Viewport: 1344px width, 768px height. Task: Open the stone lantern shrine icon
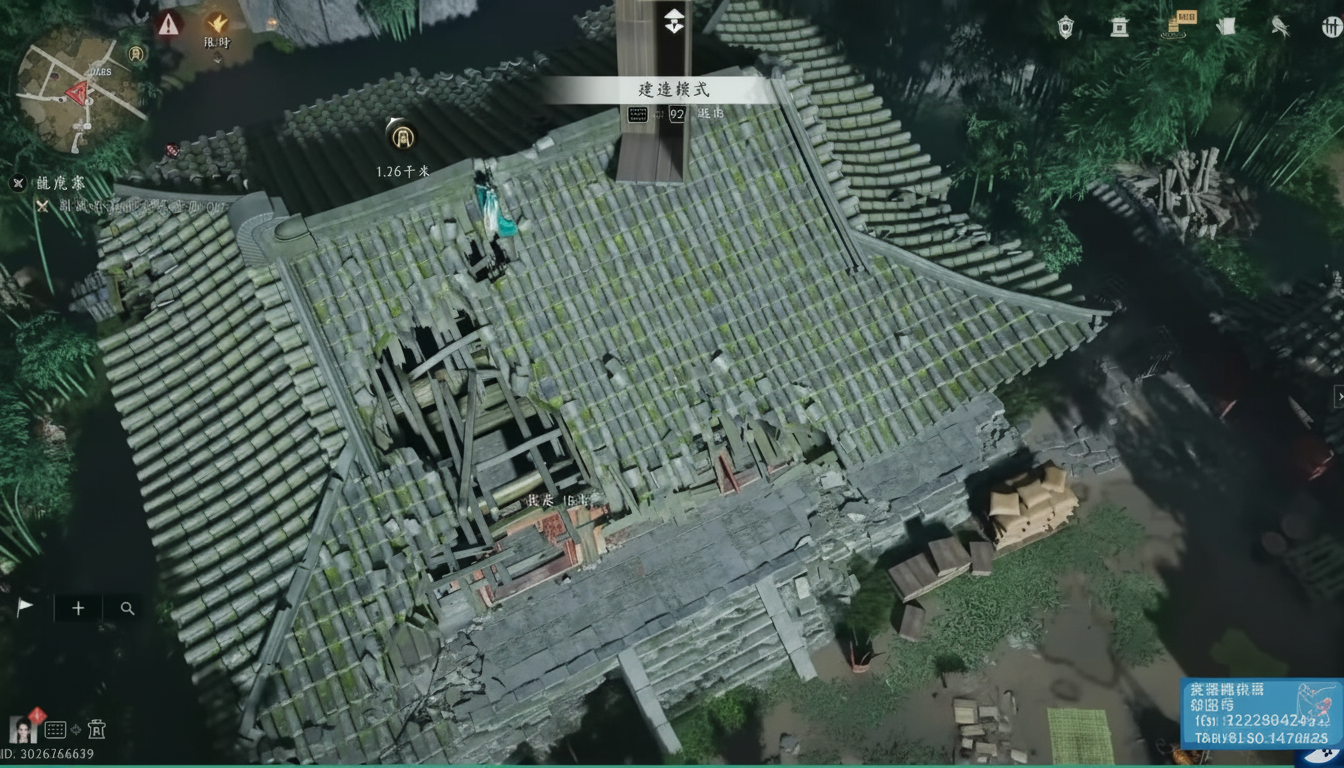tap(1119, 27)
